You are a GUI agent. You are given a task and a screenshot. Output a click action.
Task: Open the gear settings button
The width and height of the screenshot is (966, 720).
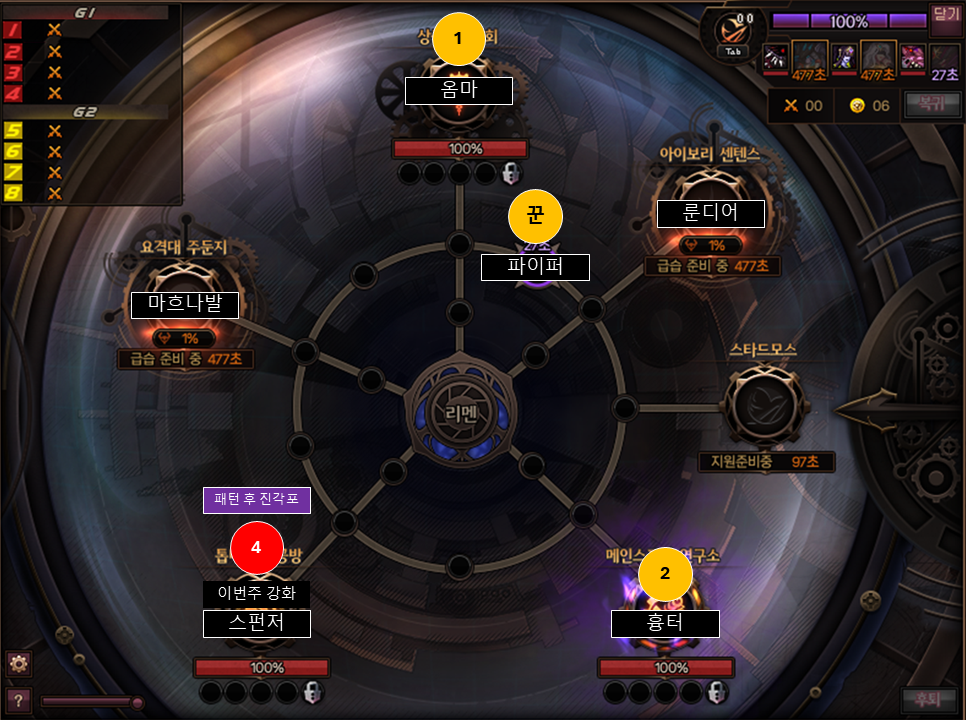18,663
